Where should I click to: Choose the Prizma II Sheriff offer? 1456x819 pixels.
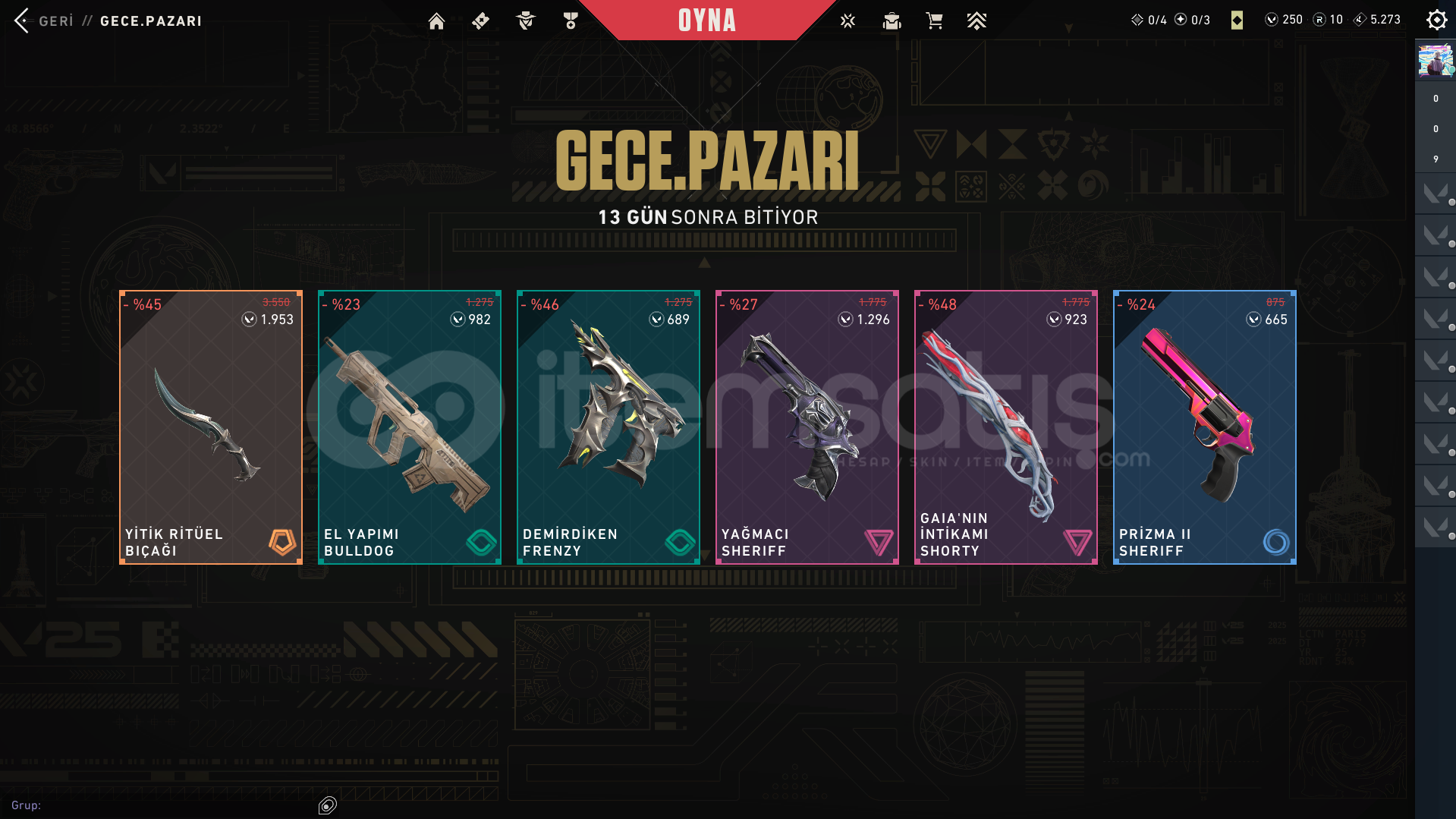tap(1205, 427)
